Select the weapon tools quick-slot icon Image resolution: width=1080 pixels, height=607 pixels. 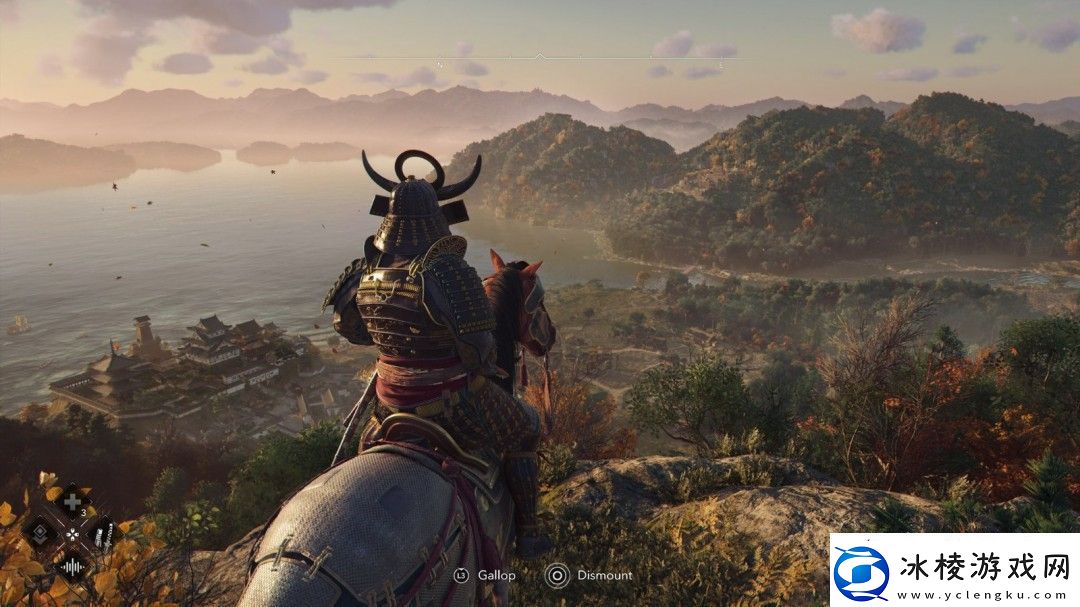coord(103,533)
